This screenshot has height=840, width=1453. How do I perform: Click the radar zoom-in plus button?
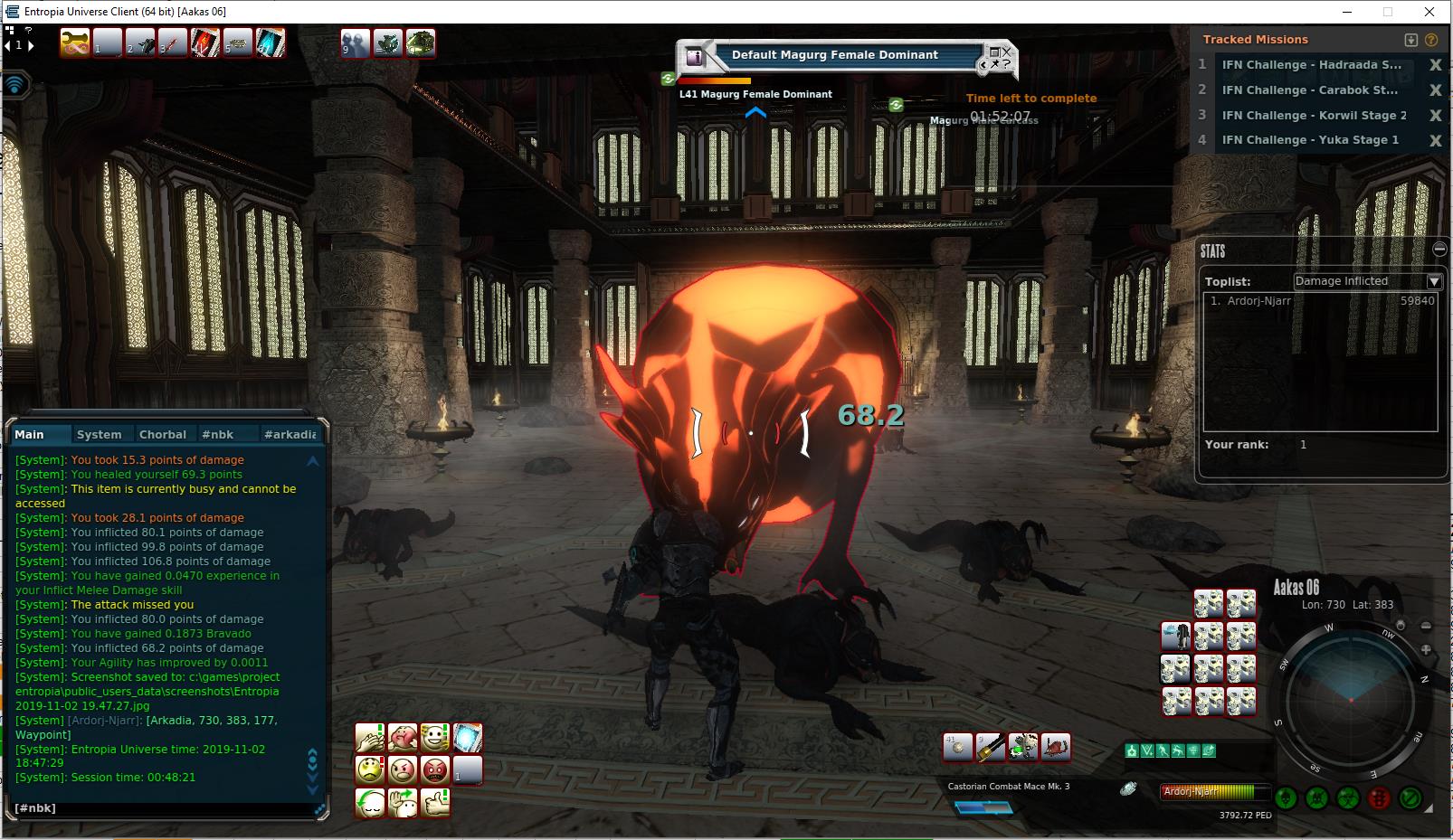(1426, 649)
